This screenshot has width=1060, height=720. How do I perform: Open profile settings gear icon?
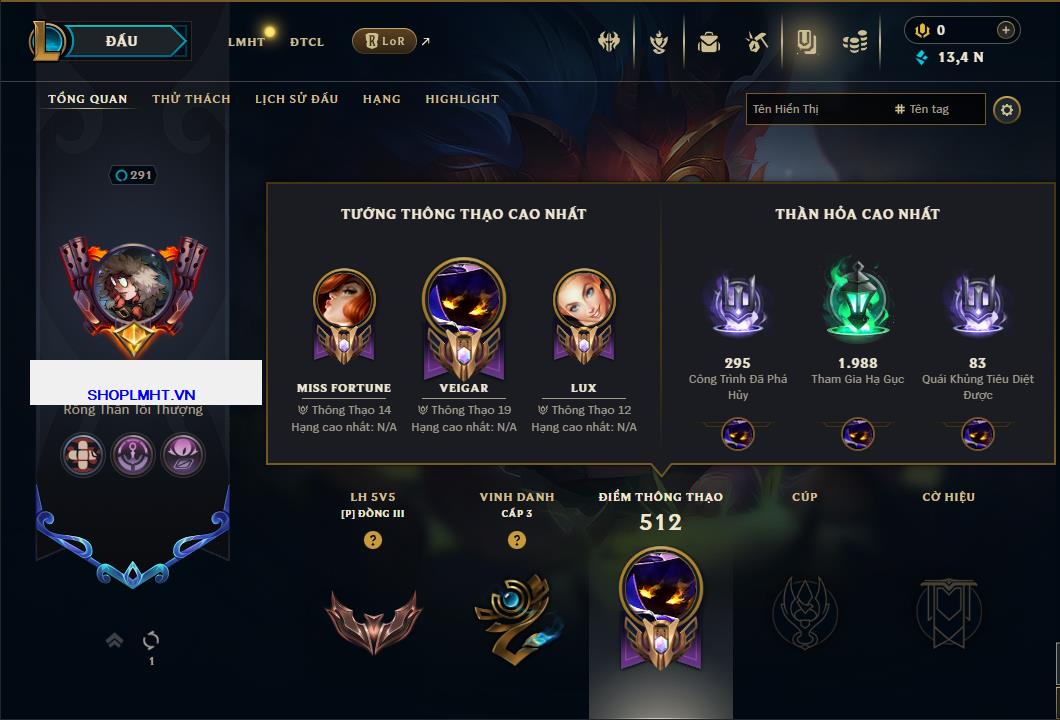pos(1007,109)
